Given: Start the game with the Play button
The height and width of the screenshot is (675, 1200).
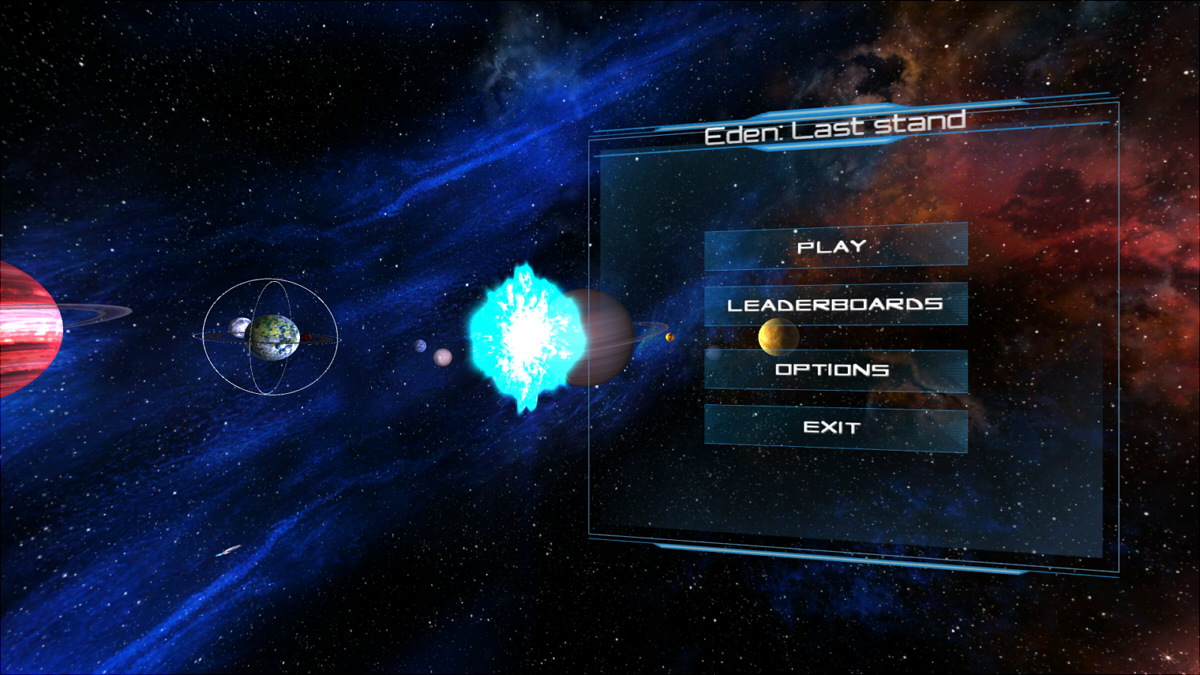Looking at the screenshot, I should click(835, 246).
